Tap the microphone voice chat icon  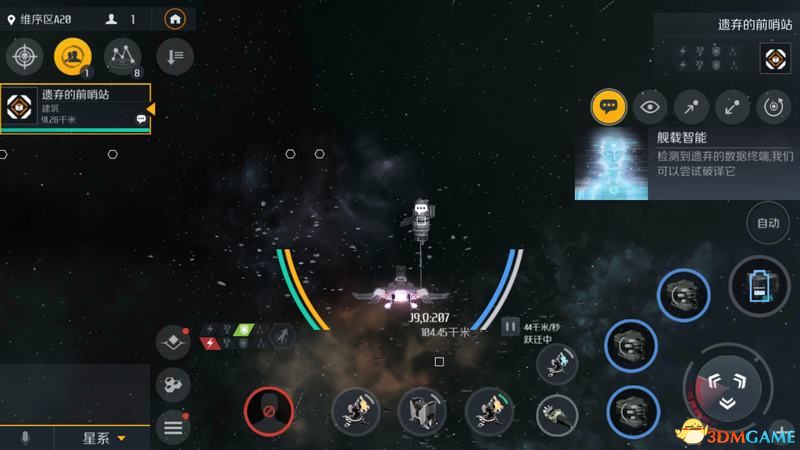point(25,438)
